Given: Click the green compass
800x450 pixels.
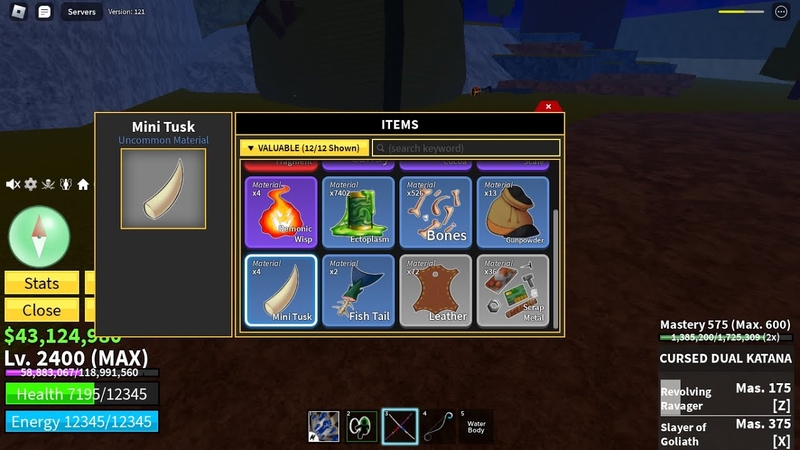Looking at the screenshot, I should tap(40, 236).
